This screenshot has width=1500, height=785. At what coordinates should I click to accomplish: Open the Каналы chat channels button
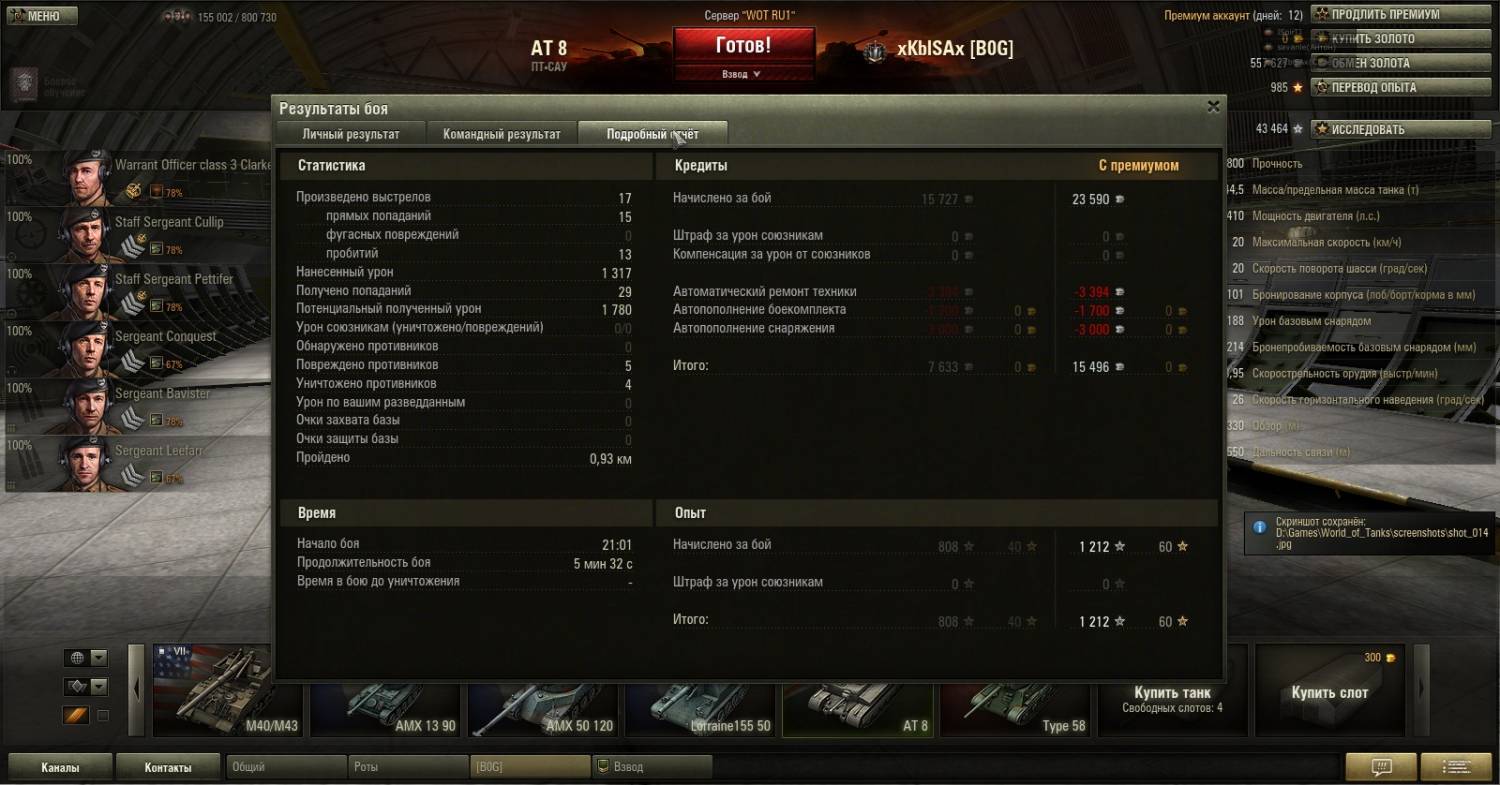(60, 768)
